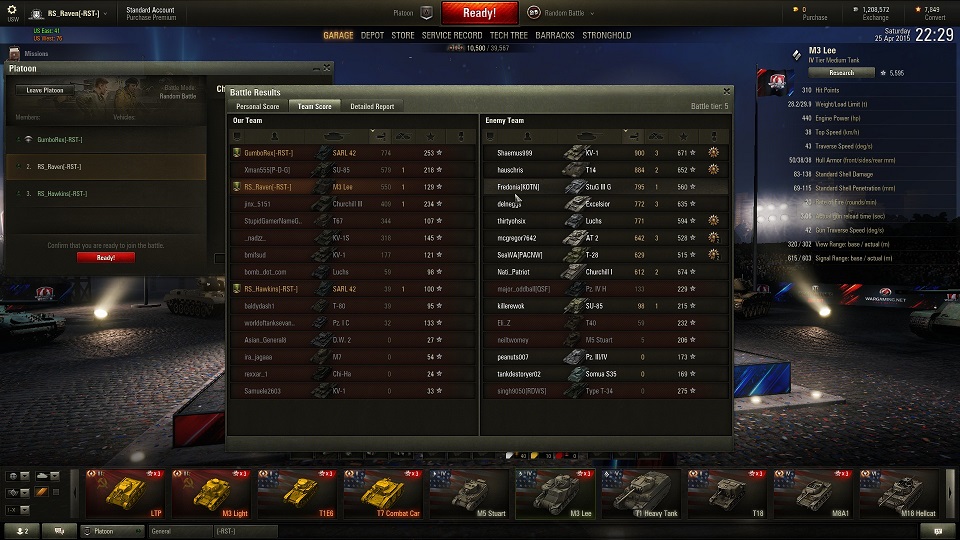This screenshot has width=960, height=540.
Task: Show the Tech Tree
Action: 509,35
